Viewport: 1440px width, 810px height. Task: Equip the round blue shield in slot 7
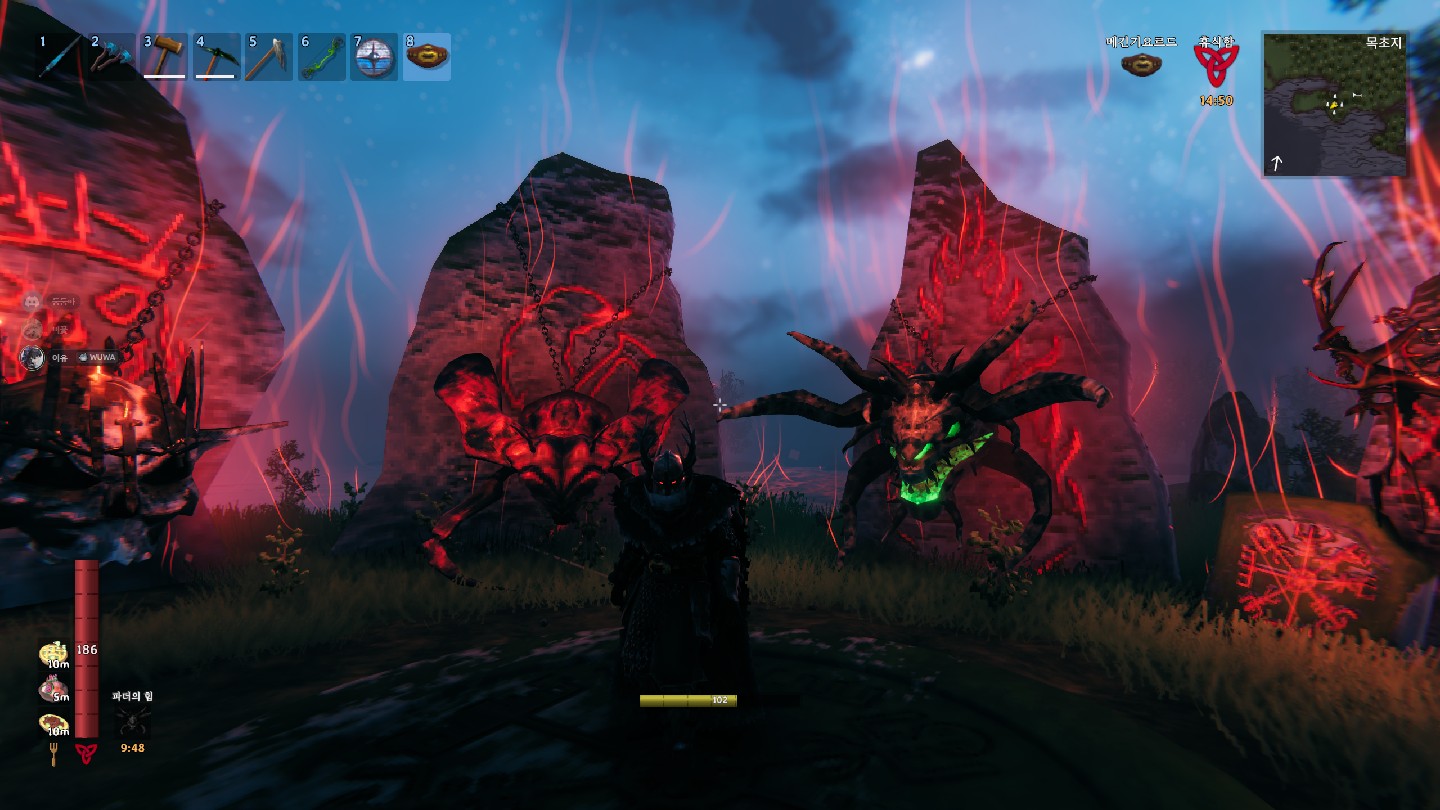(x=375, y=57)
